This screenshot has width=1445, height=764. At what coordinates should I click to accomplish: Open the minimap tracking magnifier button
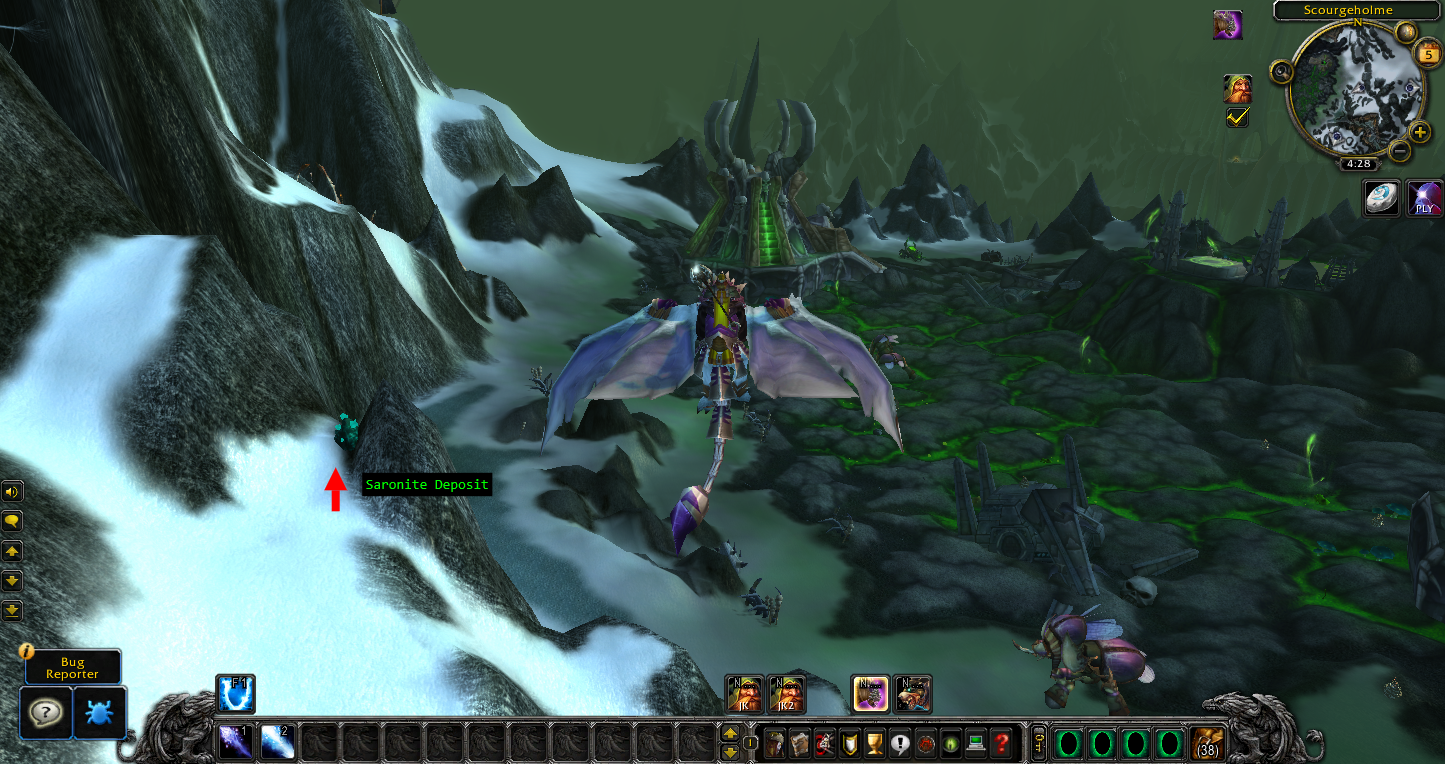coord(1281,72)
